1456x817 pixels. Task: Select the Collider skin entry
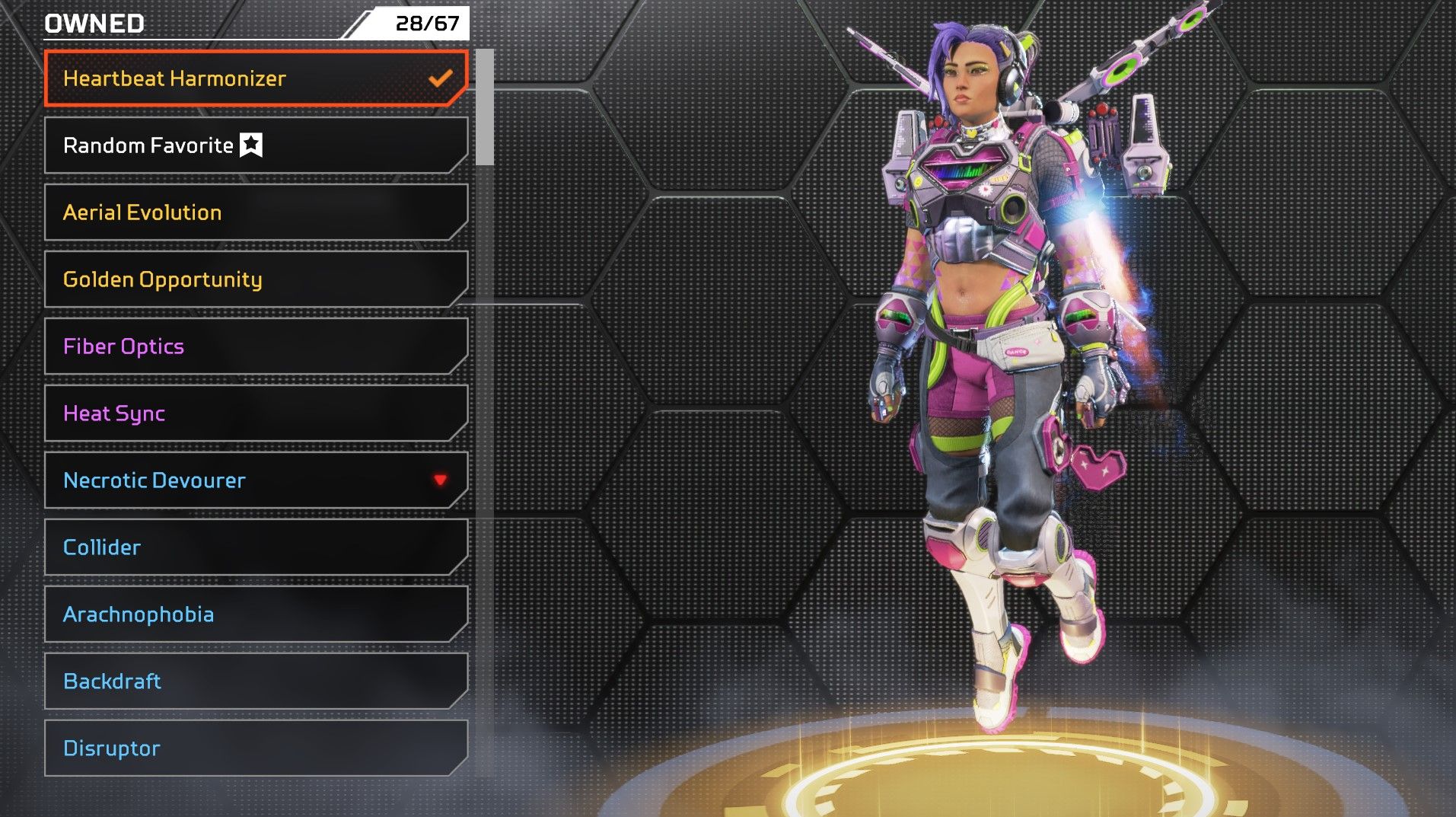(x=255, y=547)
